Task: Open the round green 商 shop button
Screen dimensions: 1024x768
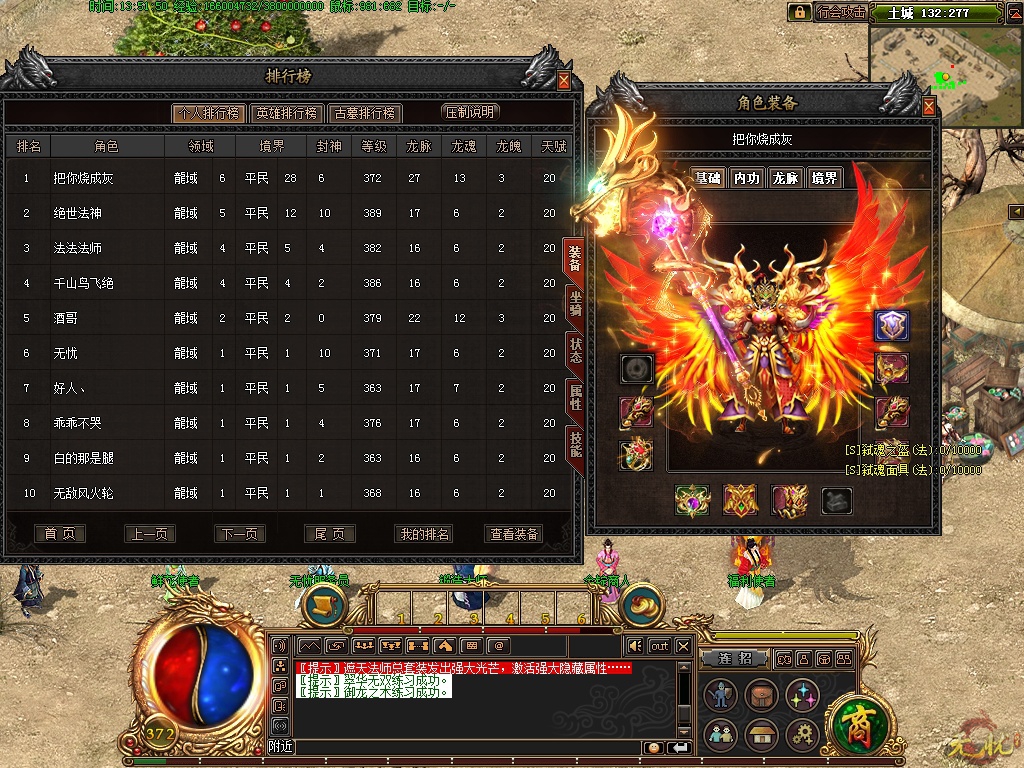Action: (x=856, y=720)
